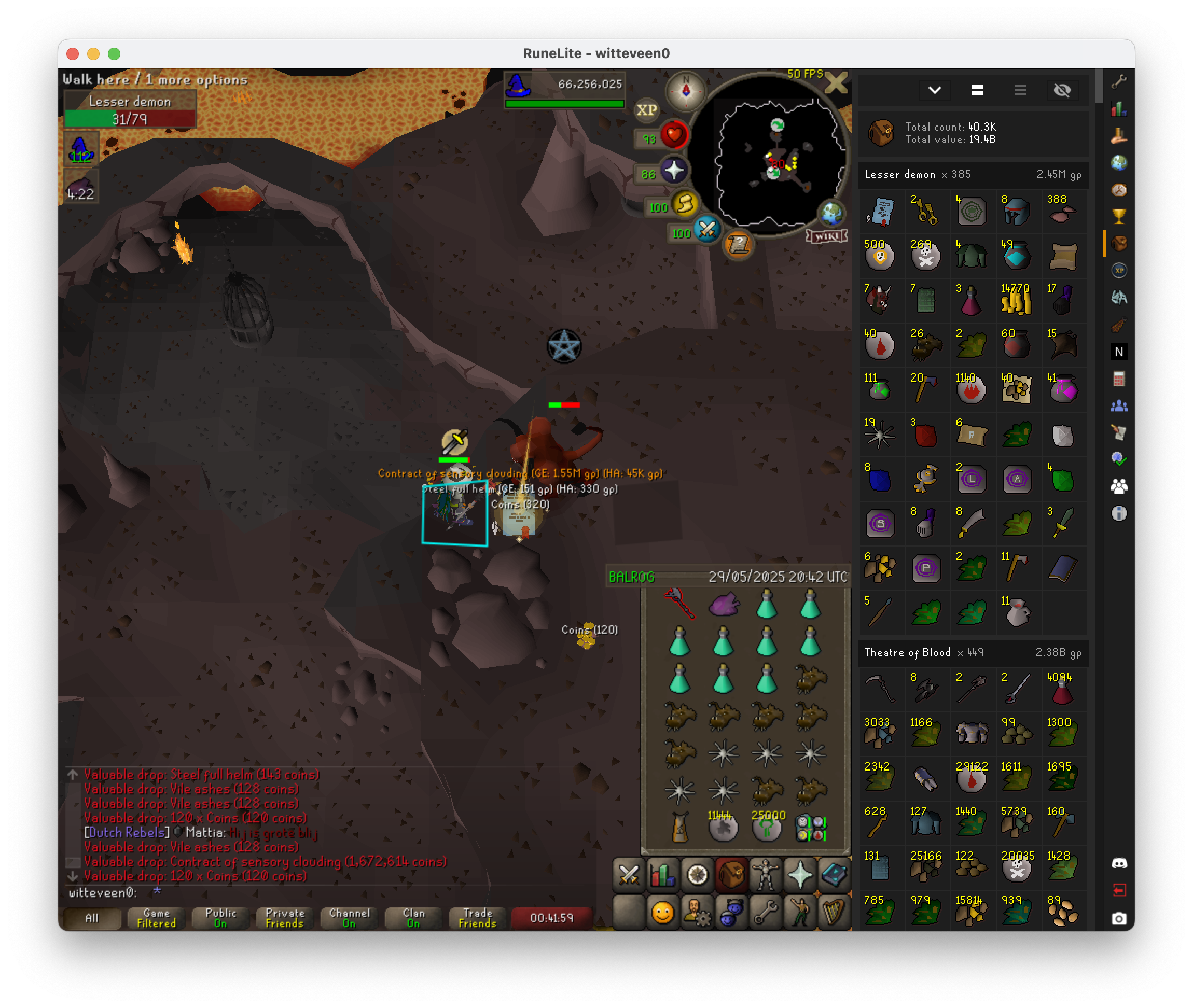Image resolution: width=1193 pixels, height=1008 pixels.
Task: Open the Spellbook tab
Action: (834, 875)
